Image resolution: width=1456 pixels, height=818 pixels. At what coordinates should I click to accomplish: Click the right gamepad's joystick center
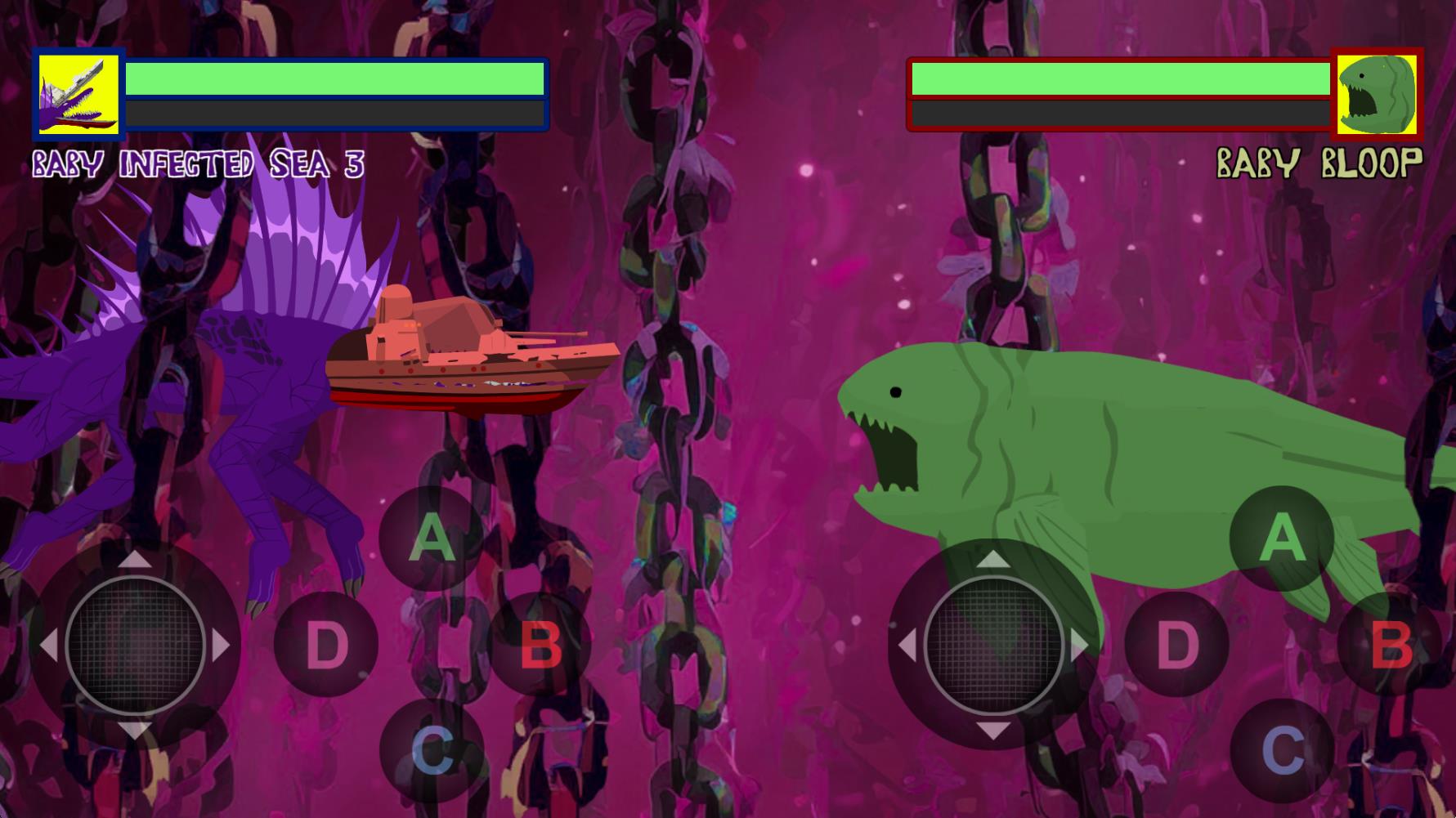pyautogui.click(x=993, y=645)
